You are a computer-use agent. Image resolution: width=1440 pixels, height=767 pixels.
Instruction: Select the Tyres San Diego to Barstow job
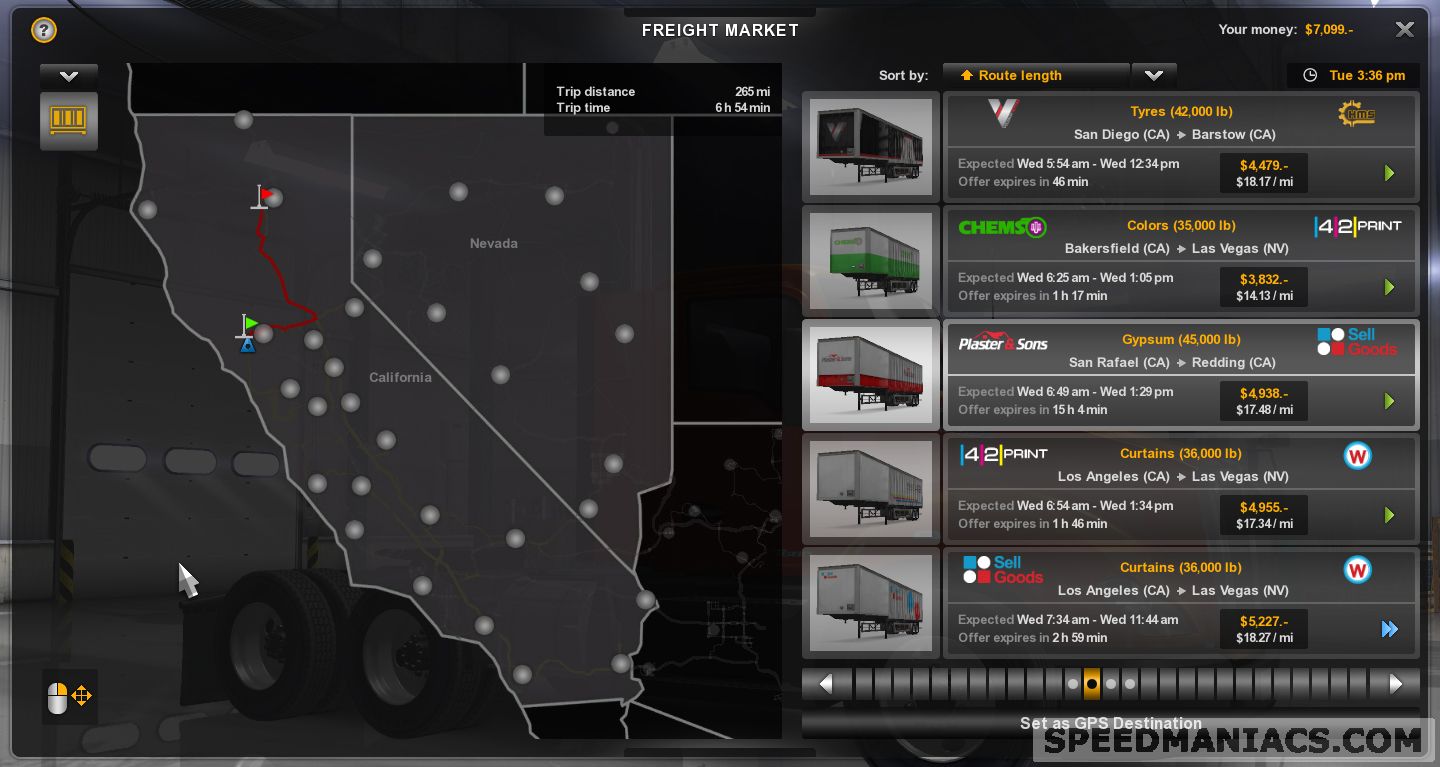1180,123
